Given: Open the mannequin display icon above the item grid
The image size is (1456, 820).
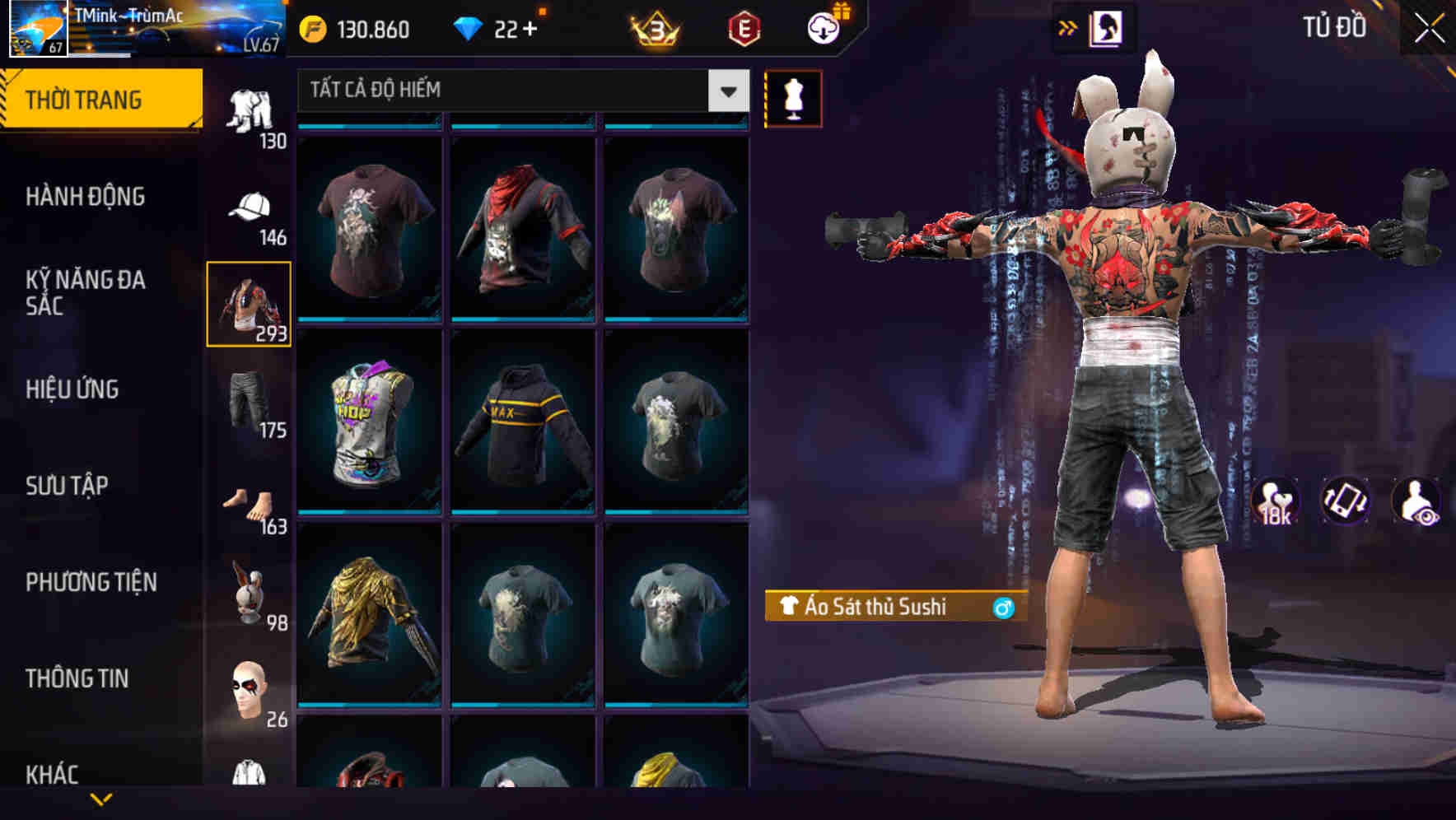Looking at the screenshot, I should (793, 97).
